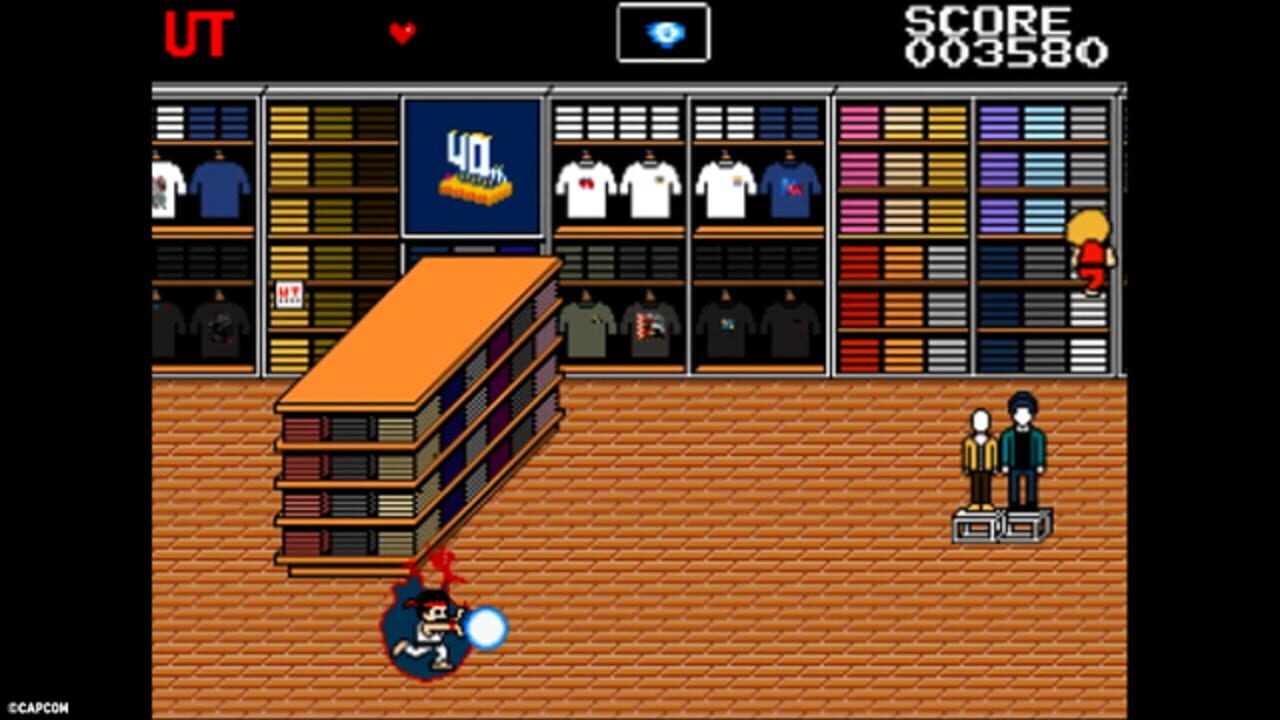Select the Ryu pixel character
Screen dimensions: 1280x720
tap(430, 627)
